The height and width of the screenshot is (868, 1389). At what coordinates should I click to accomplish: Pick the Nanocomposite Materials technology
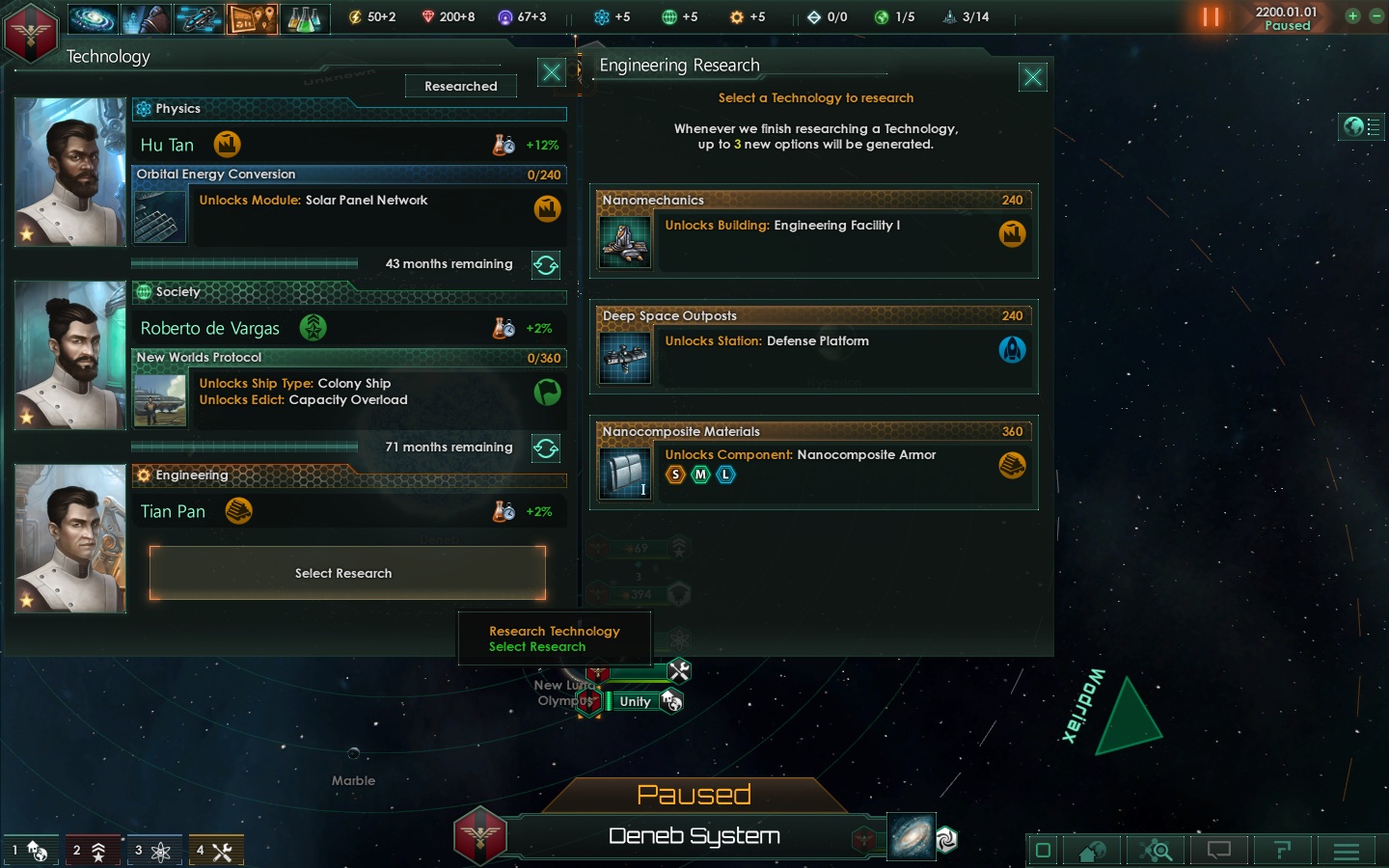coord(813,463)
